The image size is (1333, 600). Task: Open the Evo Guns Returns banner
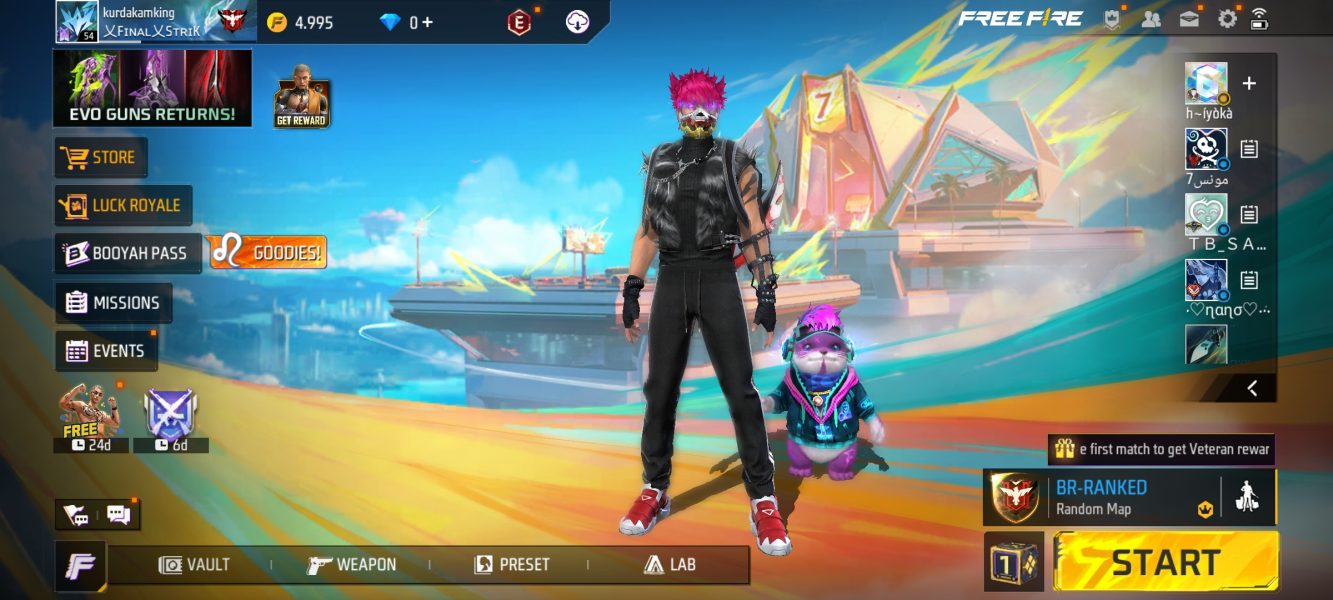tap(152, 89)
